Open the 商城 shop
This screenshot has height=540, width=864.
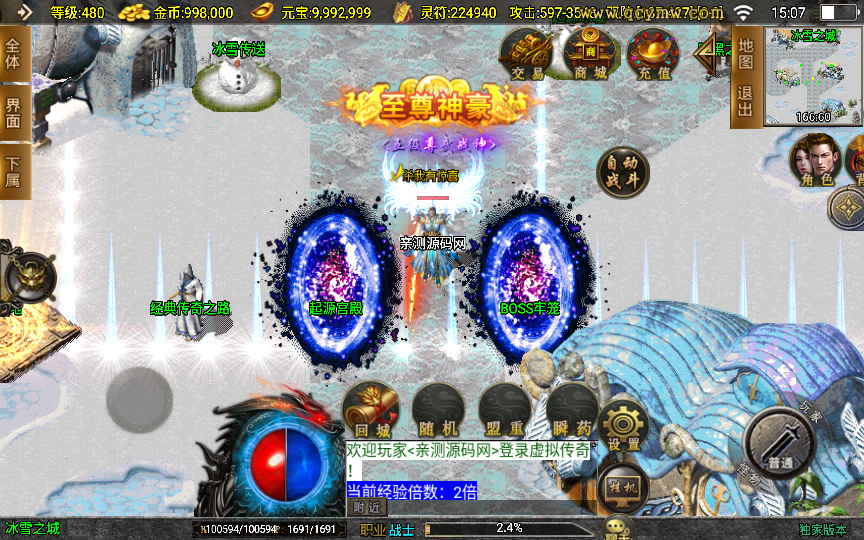(590, 54)
